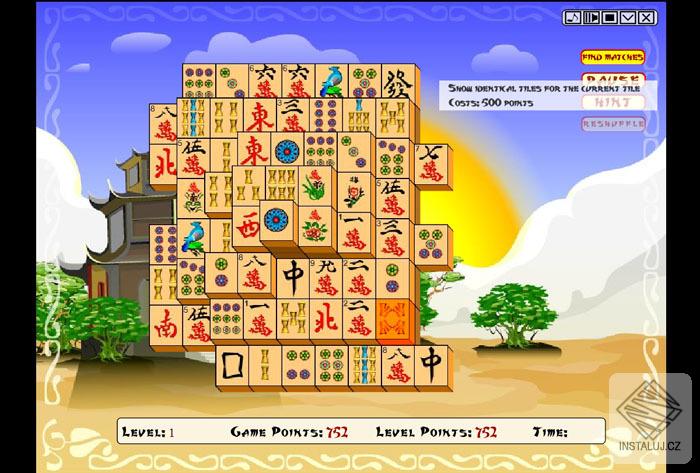The height and width of the screenshot is (473, 700).
Task: Choose the red West wind 西 tile
Action: pos(249,224)
